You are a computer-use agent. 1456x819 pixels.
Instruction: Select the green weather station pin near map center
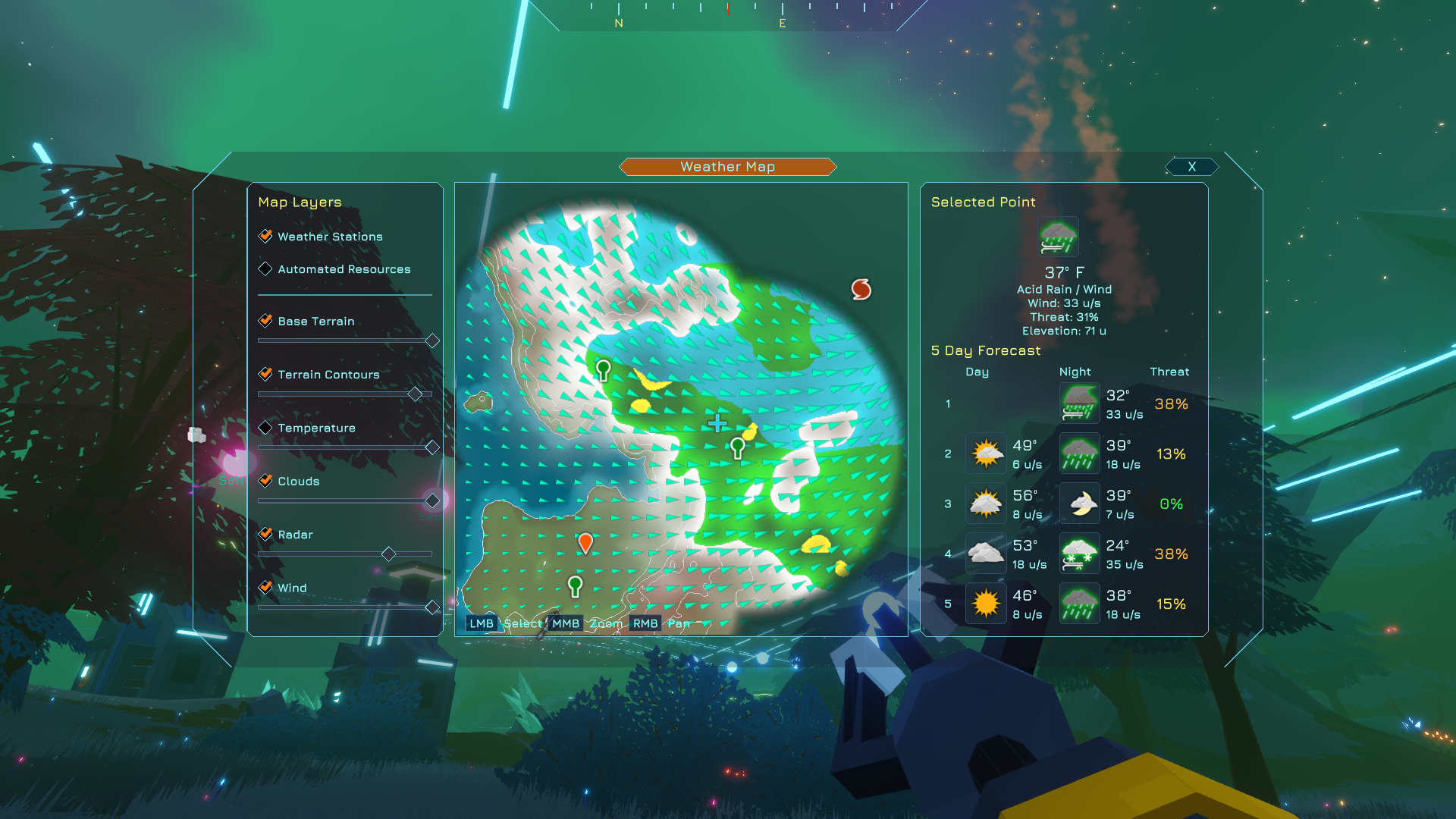click(736, 447)
